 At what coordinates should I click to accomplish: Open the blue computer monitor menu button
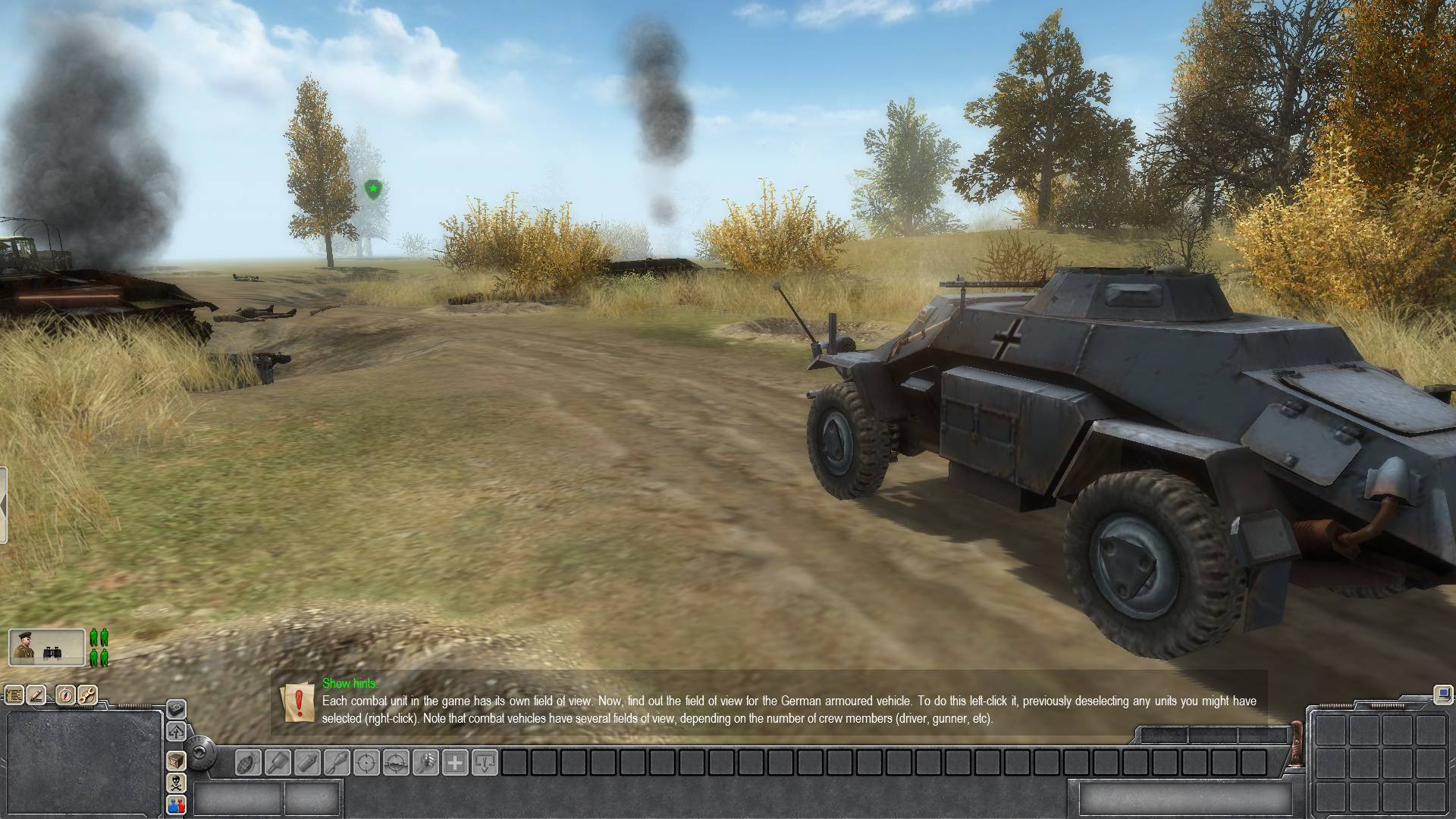click(x=1442, y=694)
